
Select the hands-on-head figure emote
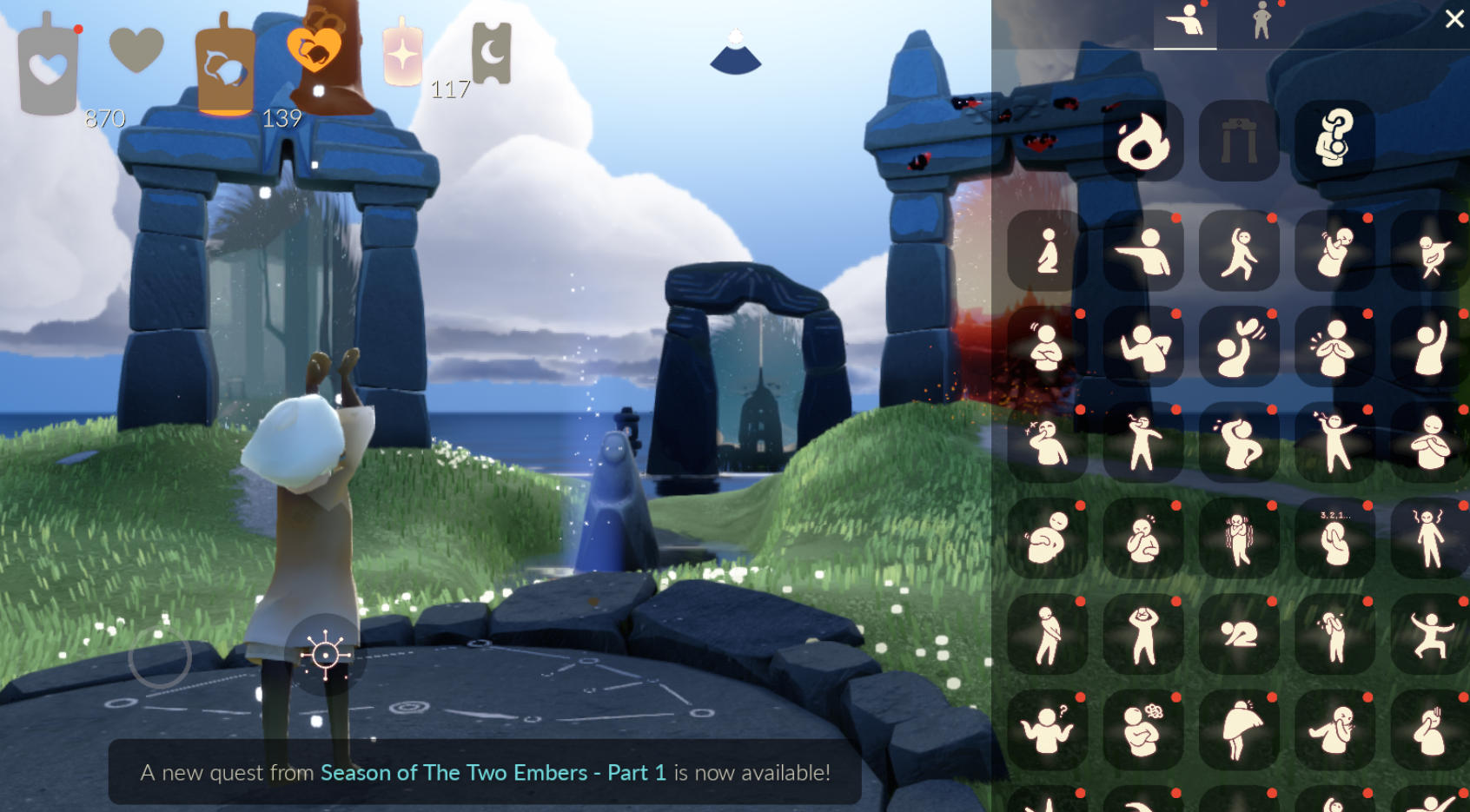click(1142, 635)
